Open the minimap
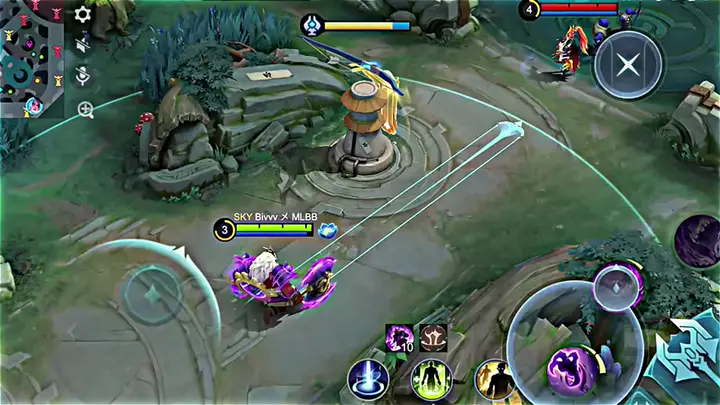 pos(31,55)
